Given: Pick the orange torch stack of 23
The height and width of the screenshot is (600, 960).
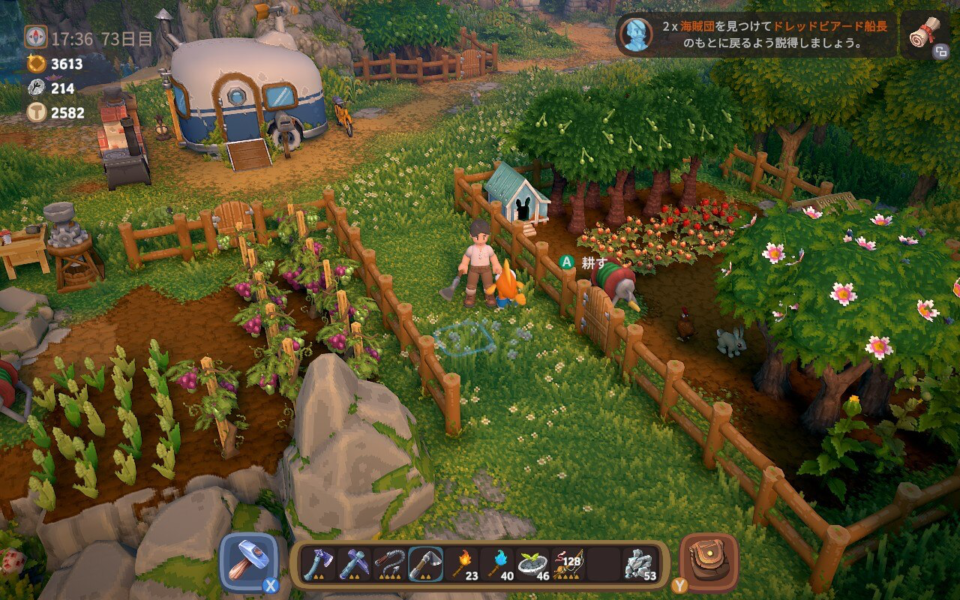Looking at the screenshot, I should pyautogui.click(x=462, y=564).
